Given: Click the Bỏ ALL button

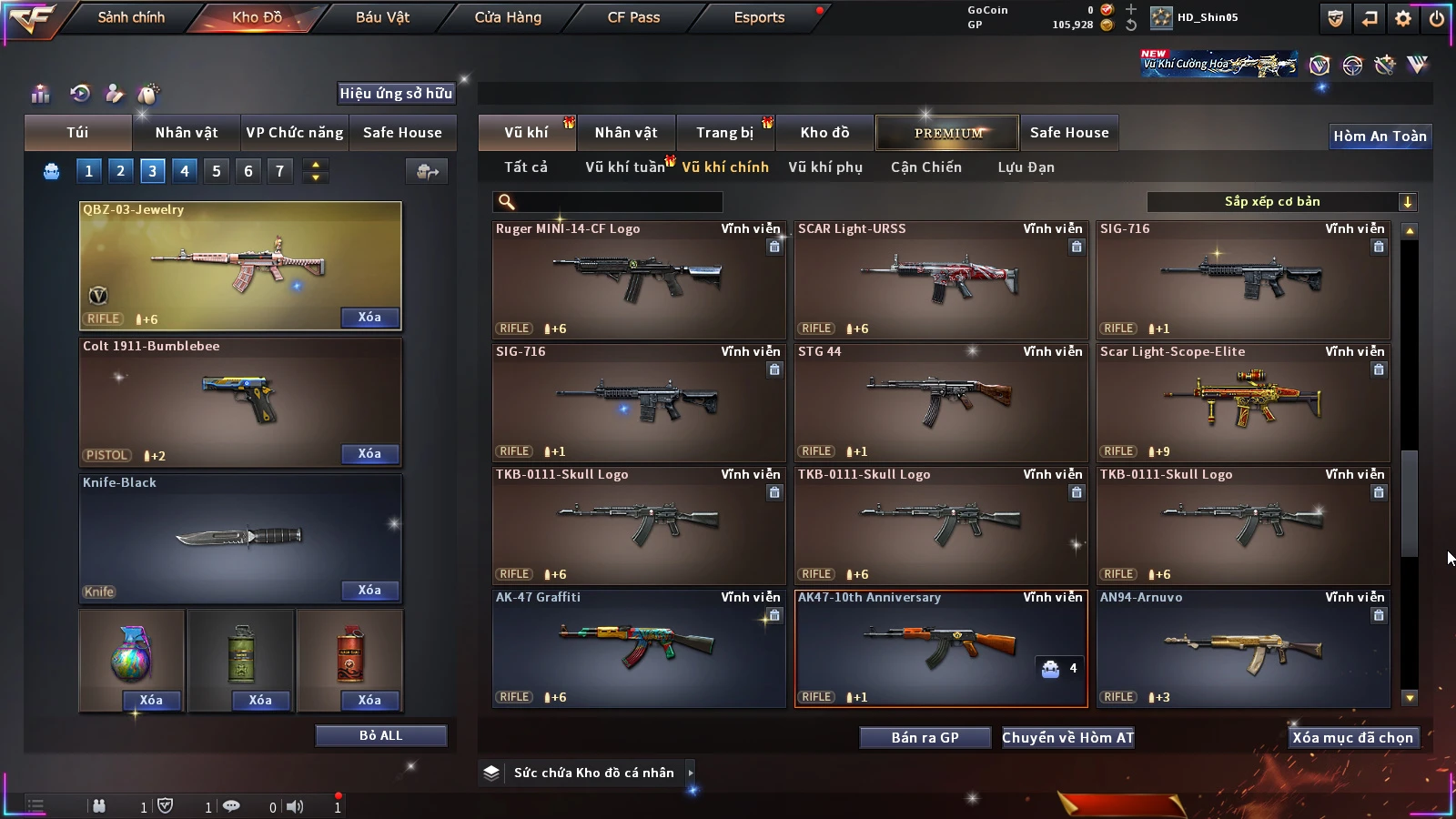Looking at the screenshot, I should 380,735.
